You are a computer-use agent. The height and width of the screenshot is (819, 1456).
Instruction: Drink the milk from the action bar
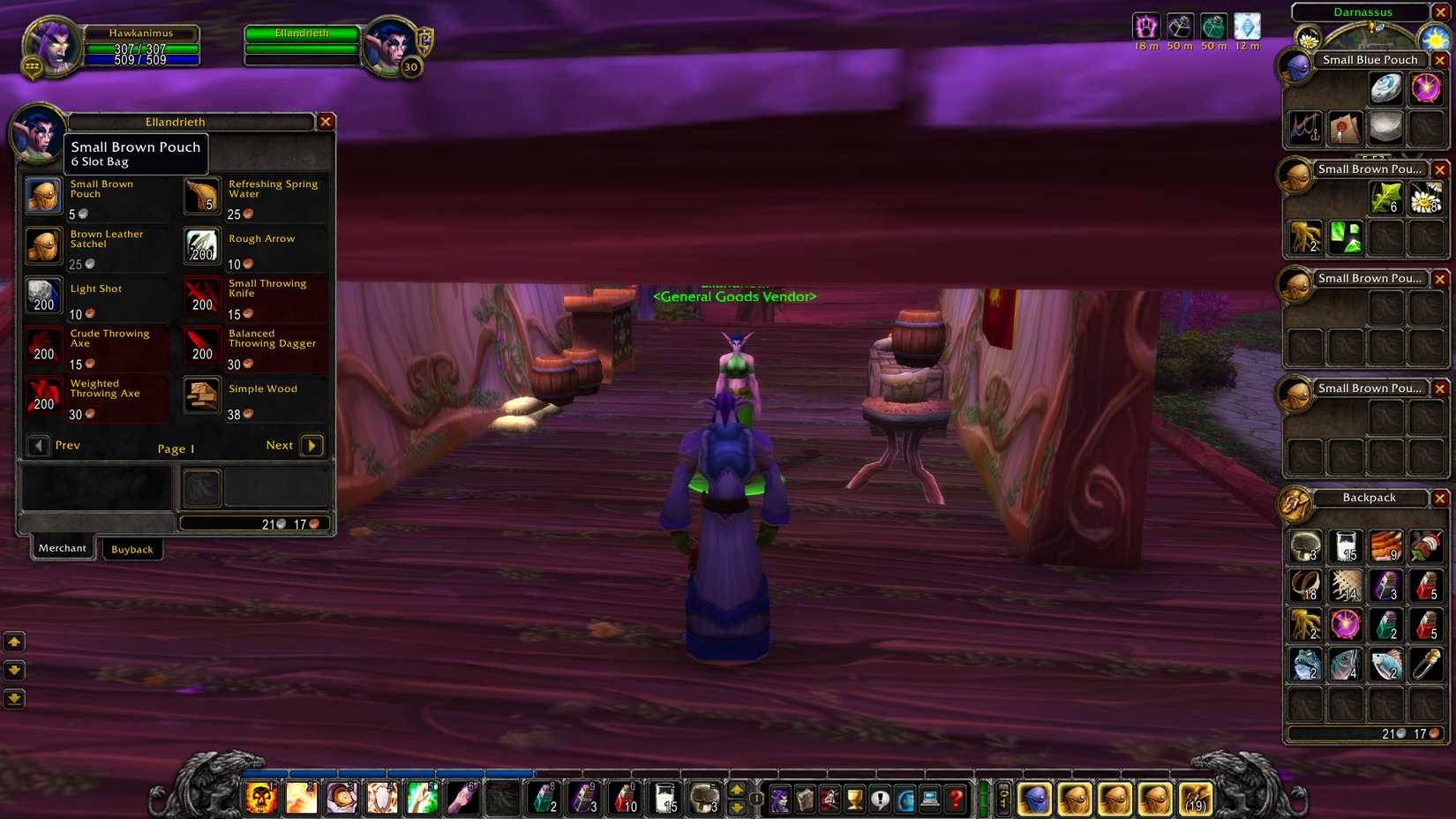coord(662,800)
